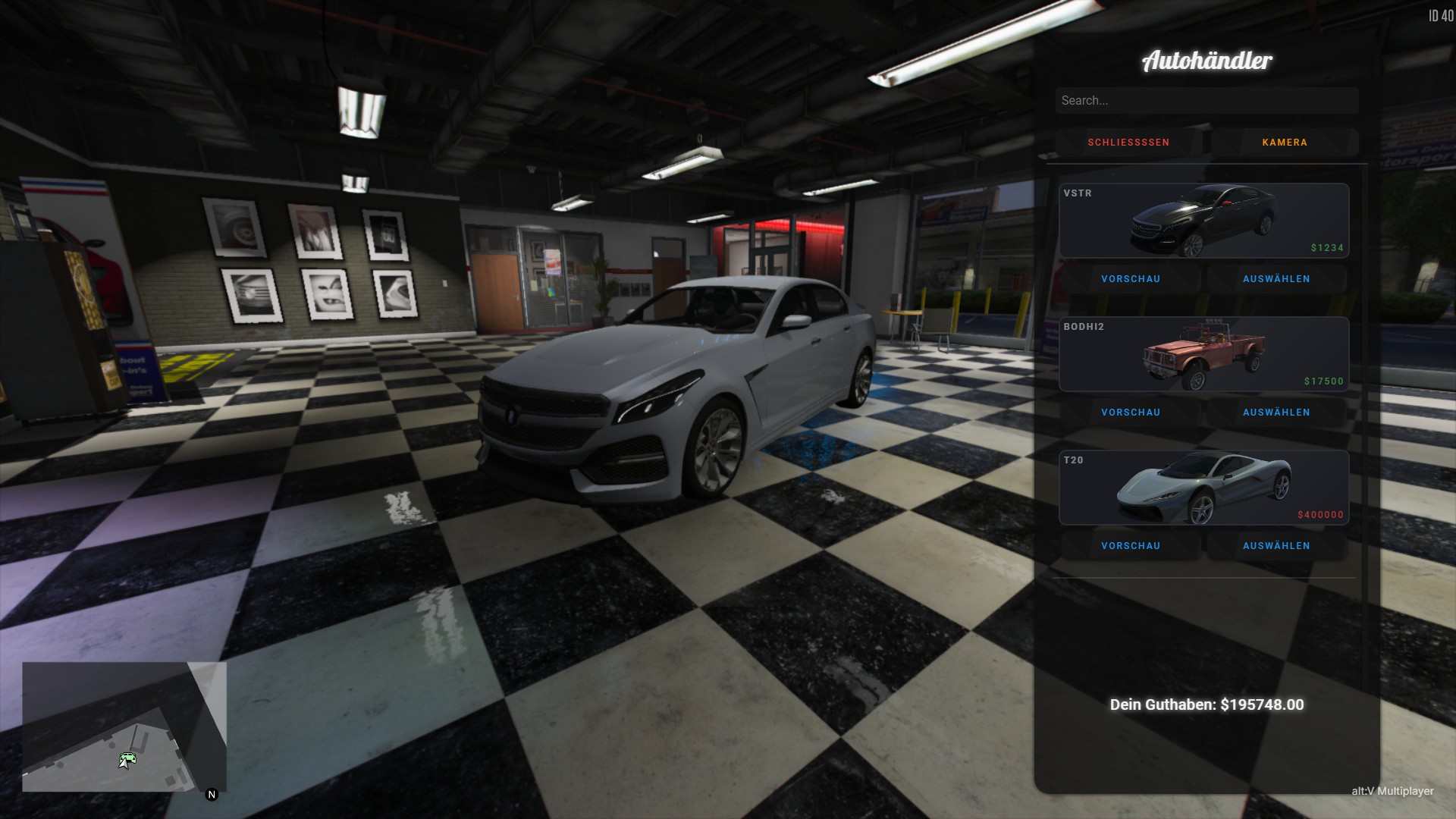Viewport: 1456px width, 819px height.
Task: Toggle the KAMERA button
Action: 1285,143
